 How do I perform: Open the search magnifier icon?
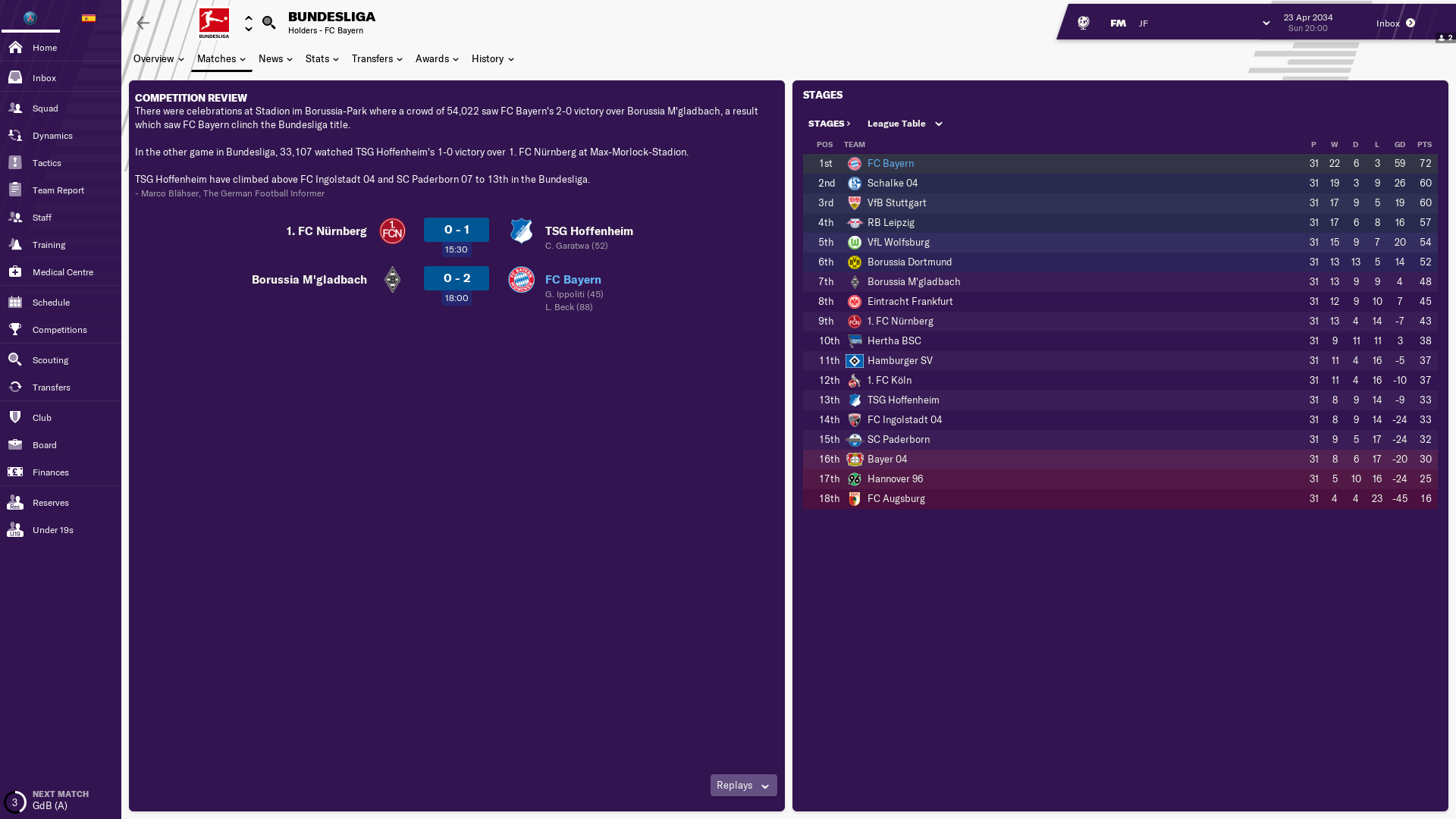coord(268,23)
